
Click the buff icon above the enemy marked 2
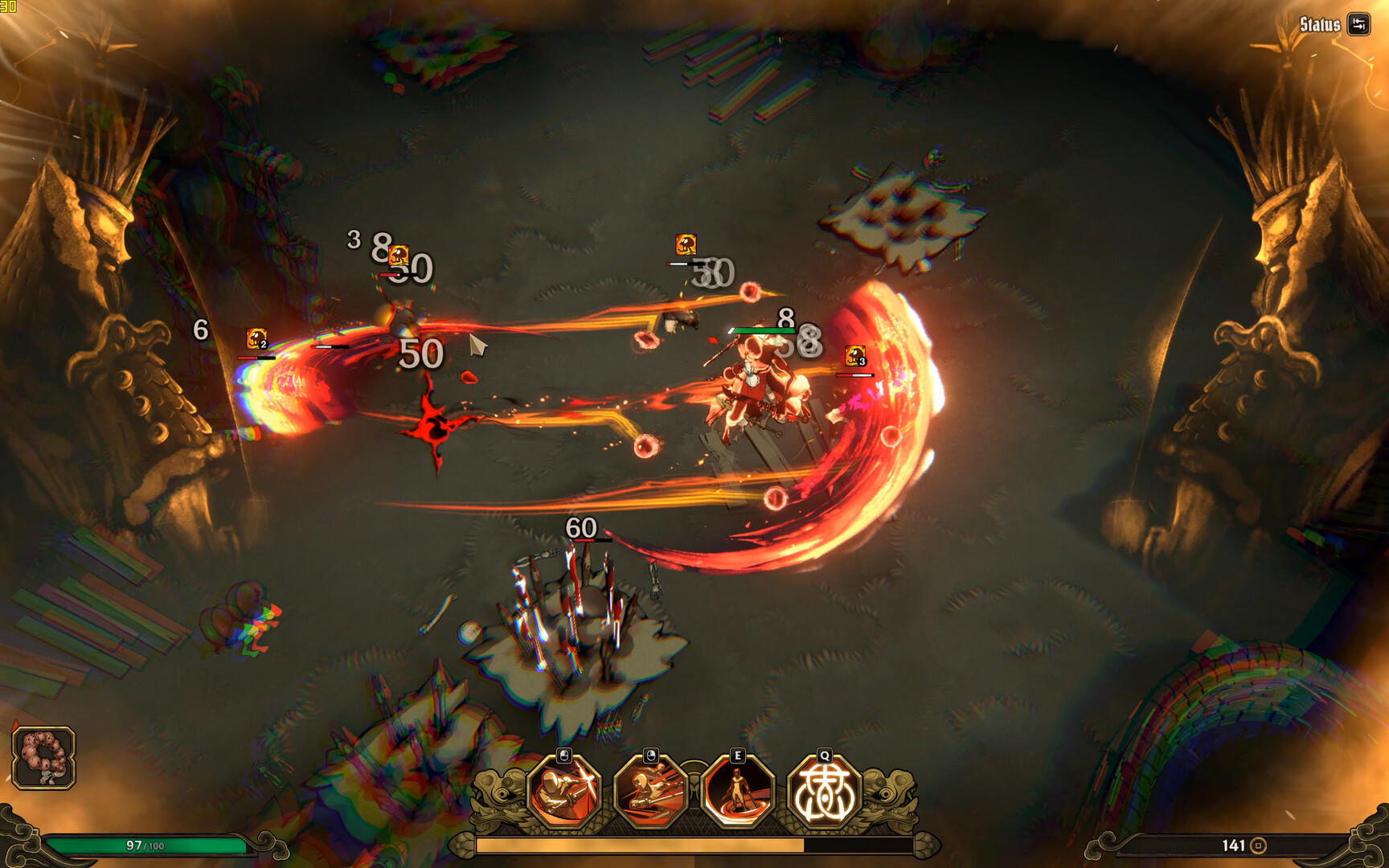tap(256, 338)
